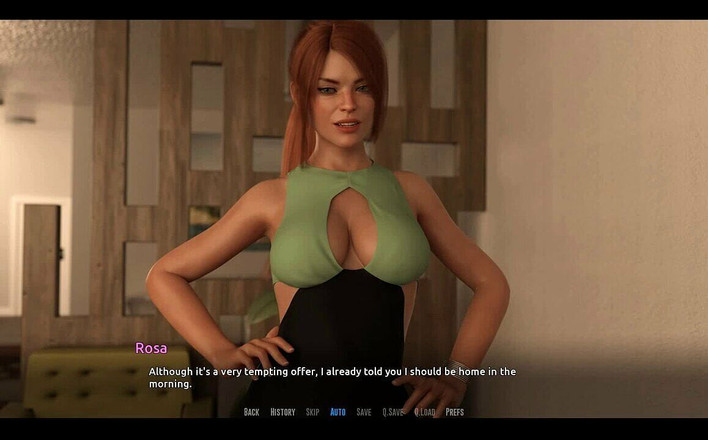Quick save with Q.Save

click(394, 412)
